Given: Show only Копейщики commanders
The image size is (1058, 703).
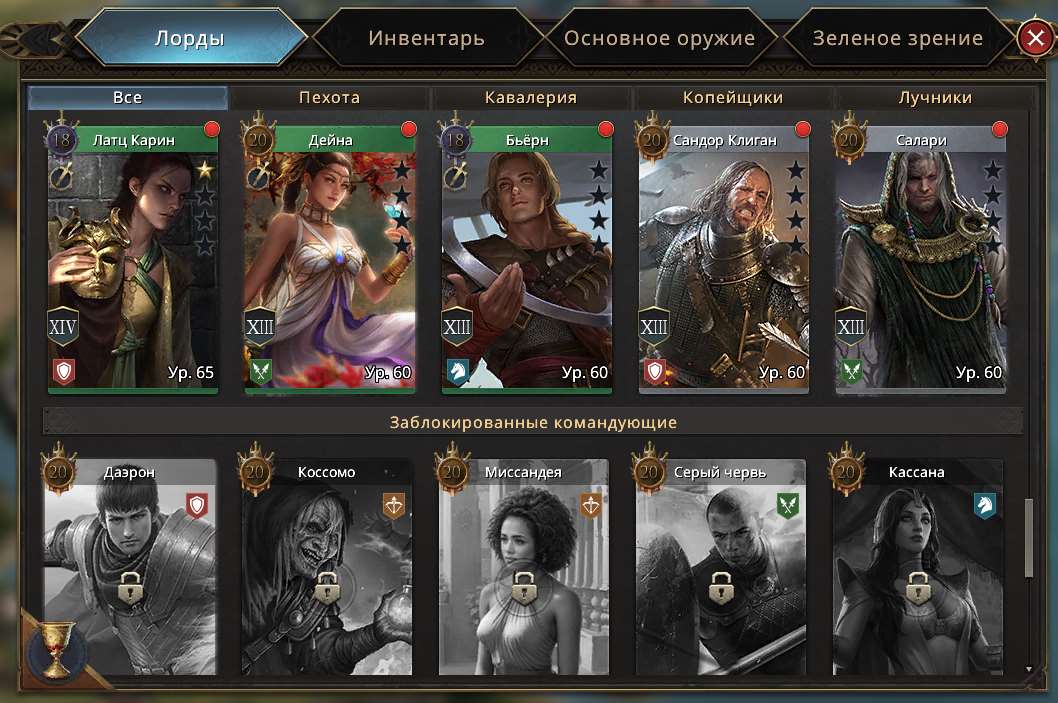Looking at the screenshot, I should 733,97.
